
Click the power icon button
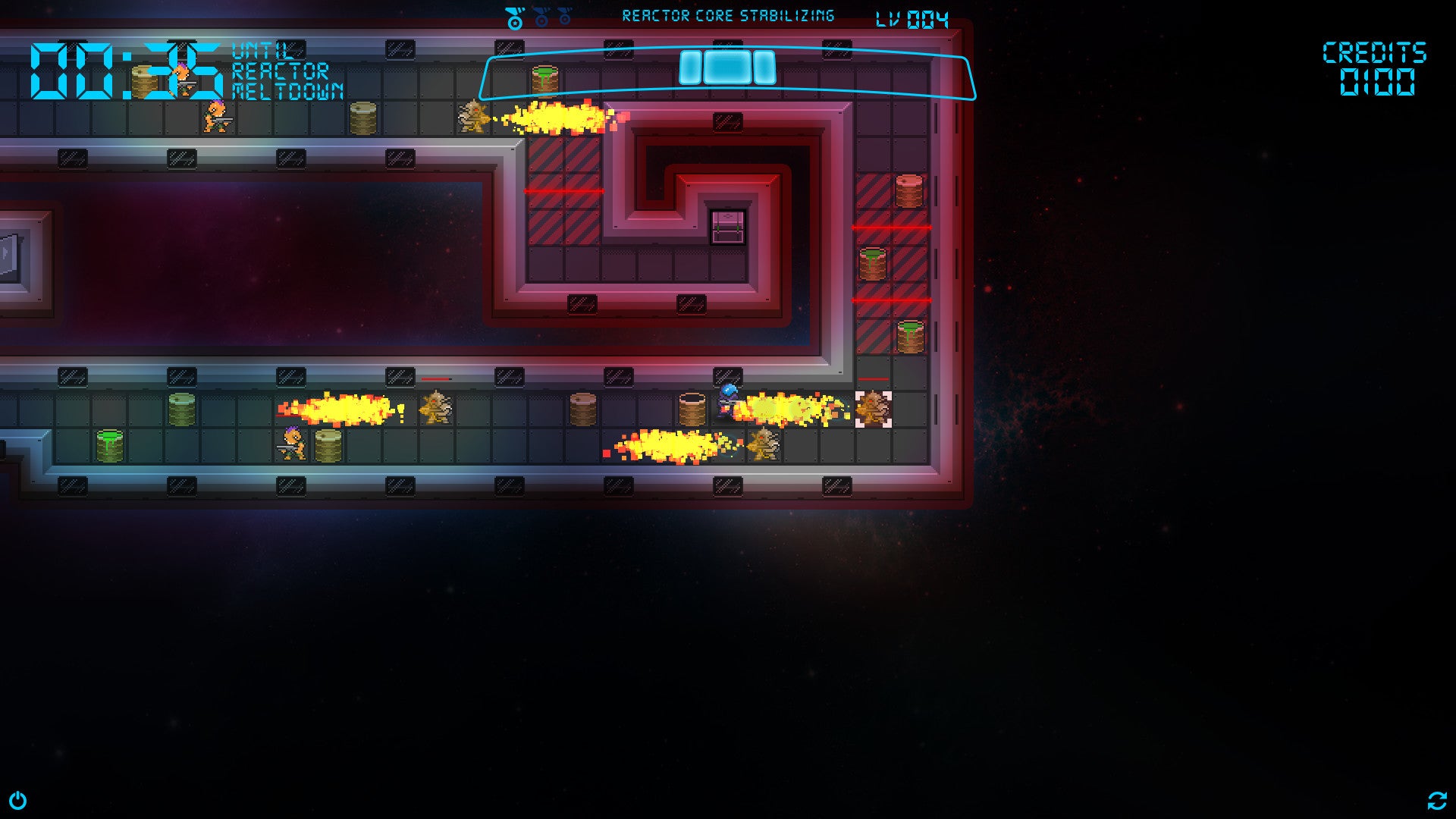pyautogui.click(x=17, y=801)
